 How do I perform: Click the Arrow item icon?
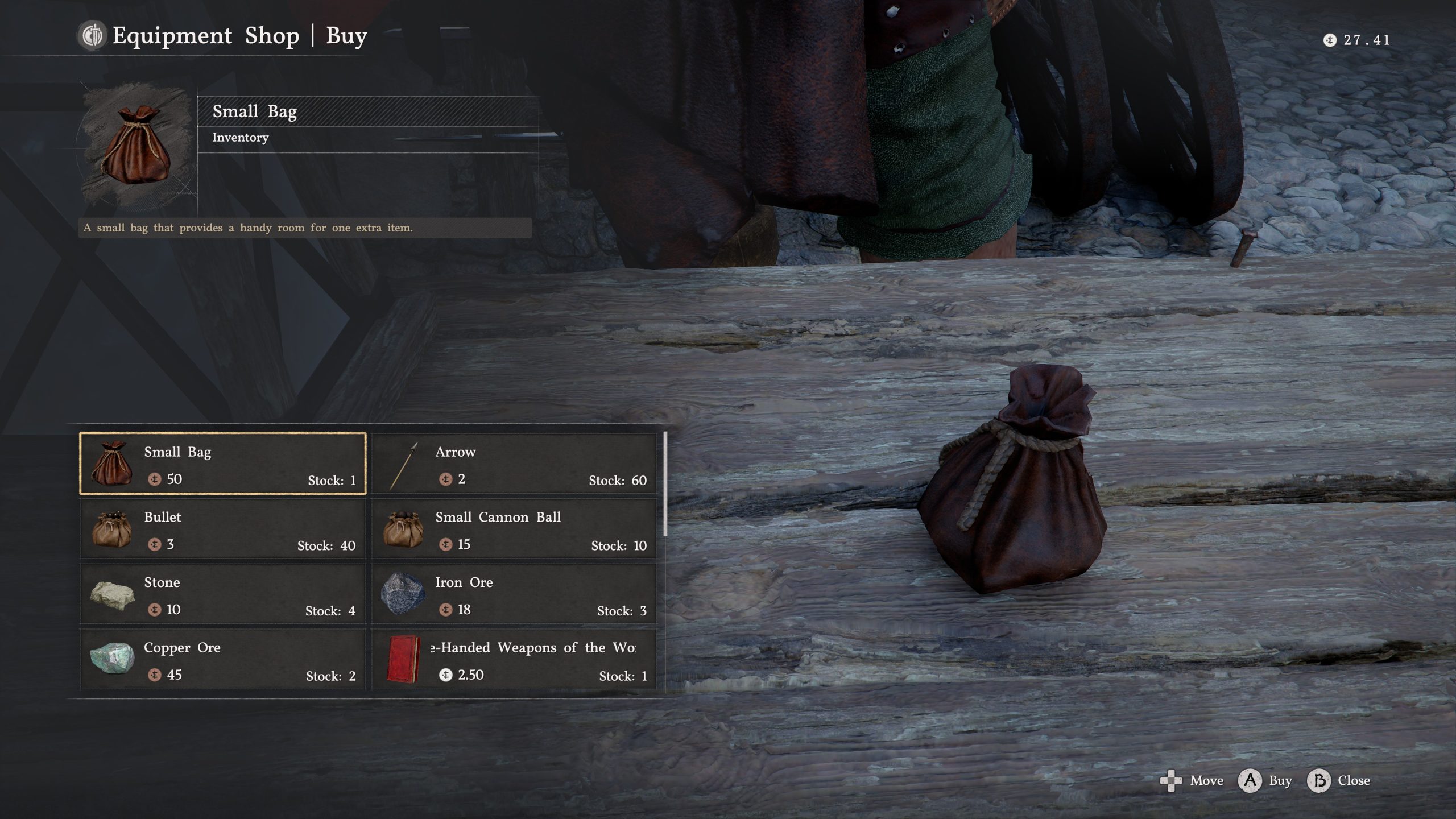(404, 464)
